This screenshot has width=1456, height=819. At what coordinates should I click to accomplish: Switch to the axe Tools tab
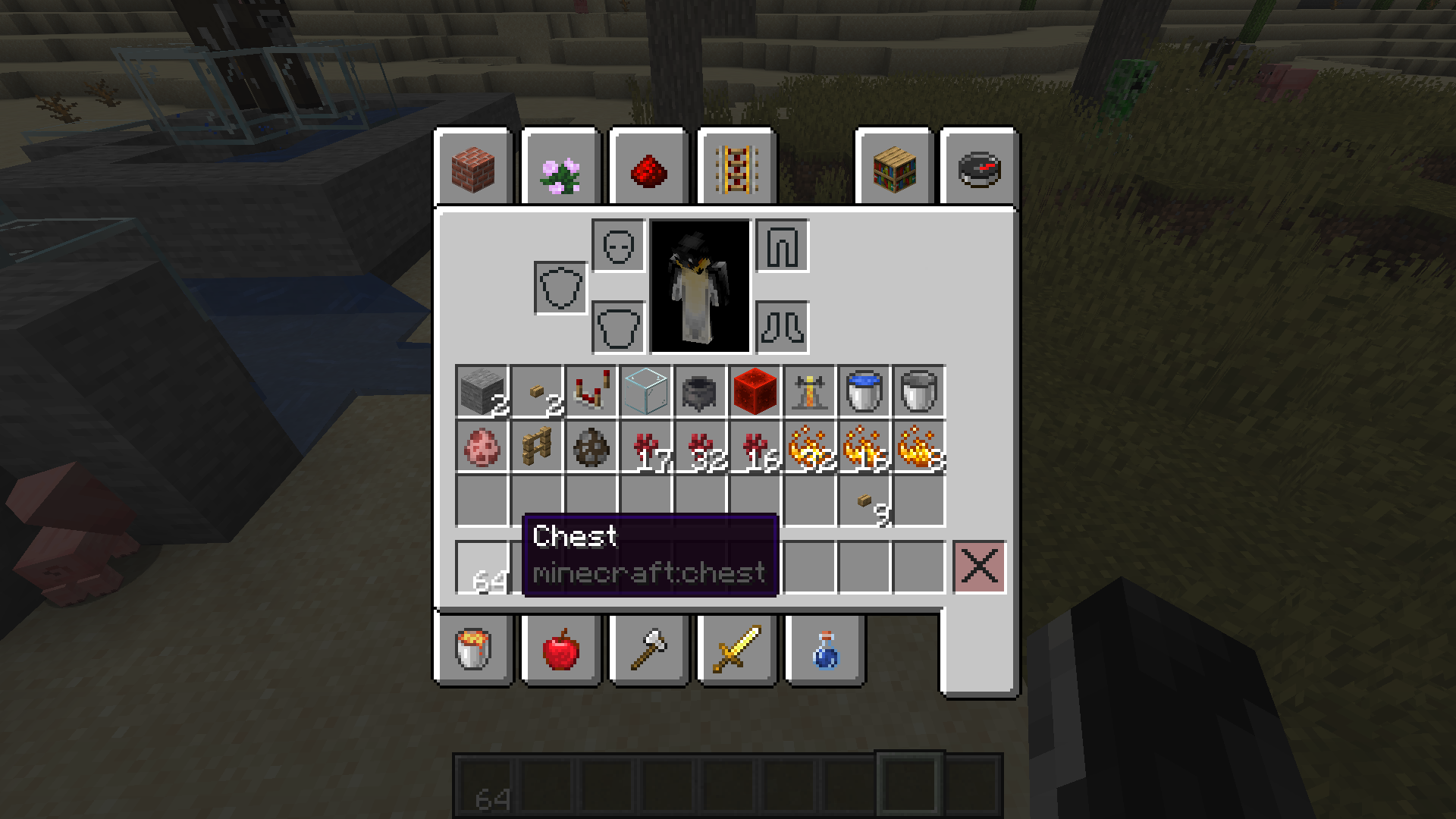(649, 650)
